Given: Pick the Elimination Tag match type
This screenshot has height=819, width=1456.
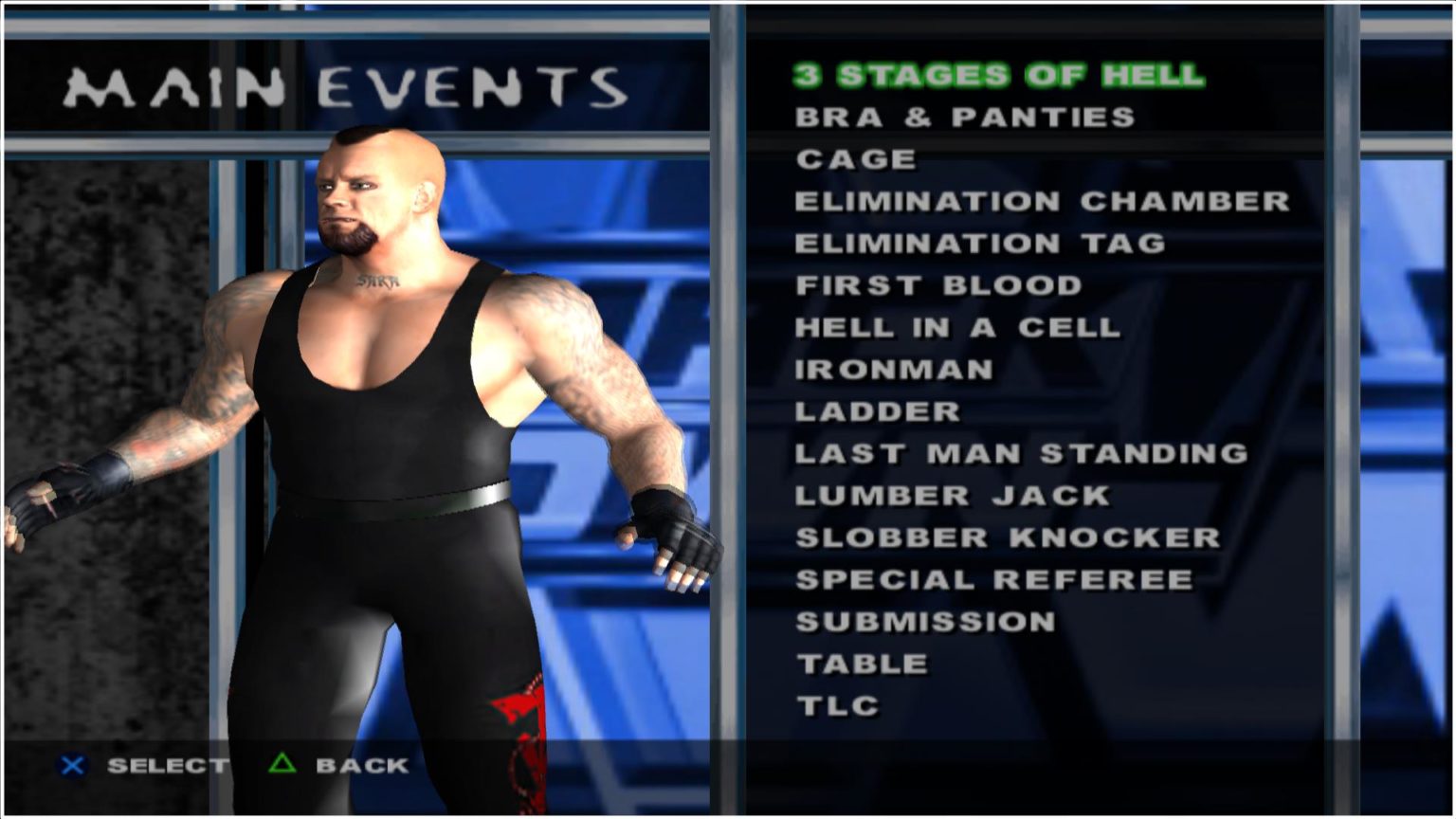Looking at the screenshot, I should pyautogui.click(x=980, y=243).
